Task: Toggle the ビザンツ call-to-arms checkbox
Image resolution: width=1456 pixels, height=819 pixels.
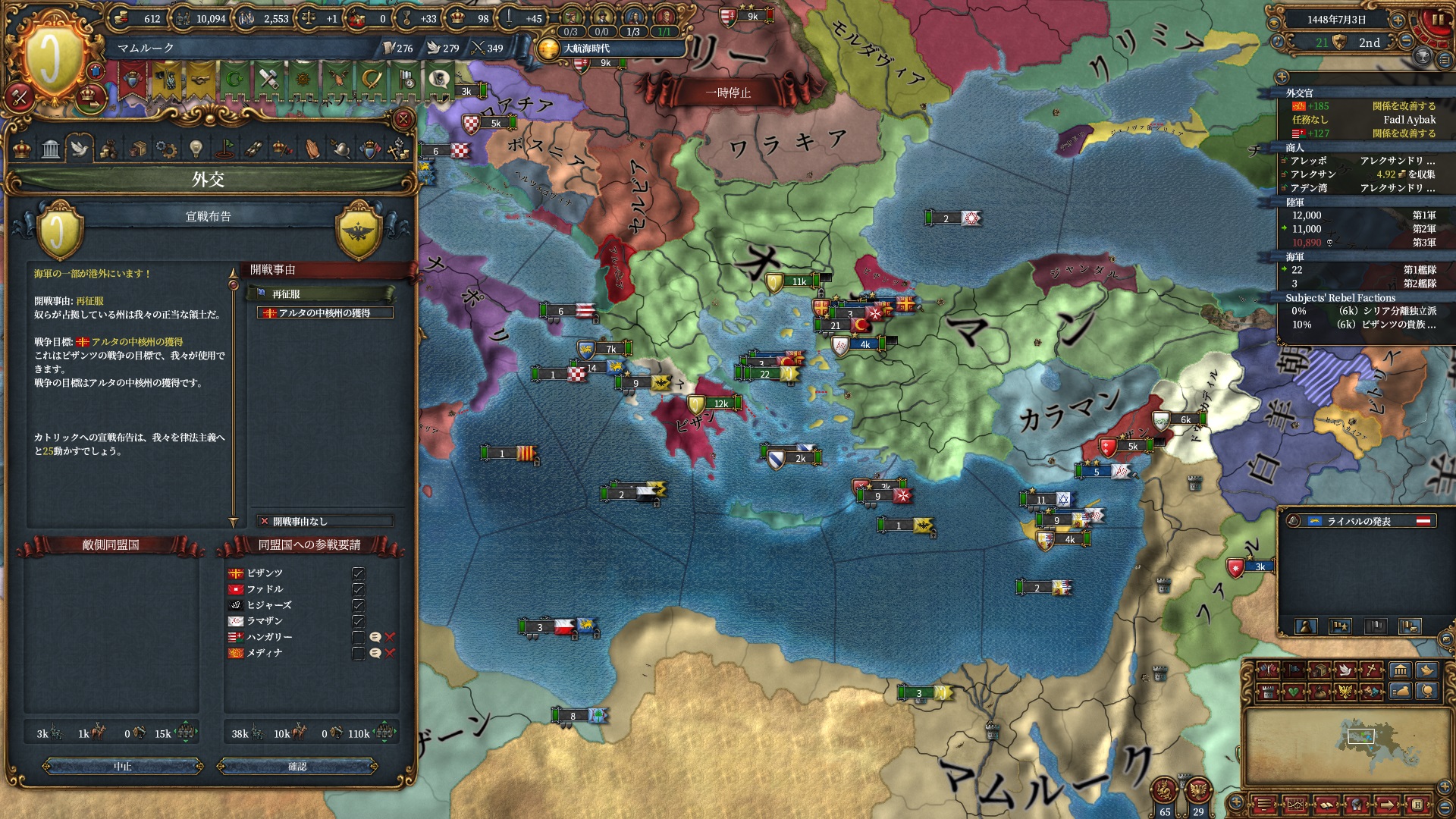Action: (358, 573)
